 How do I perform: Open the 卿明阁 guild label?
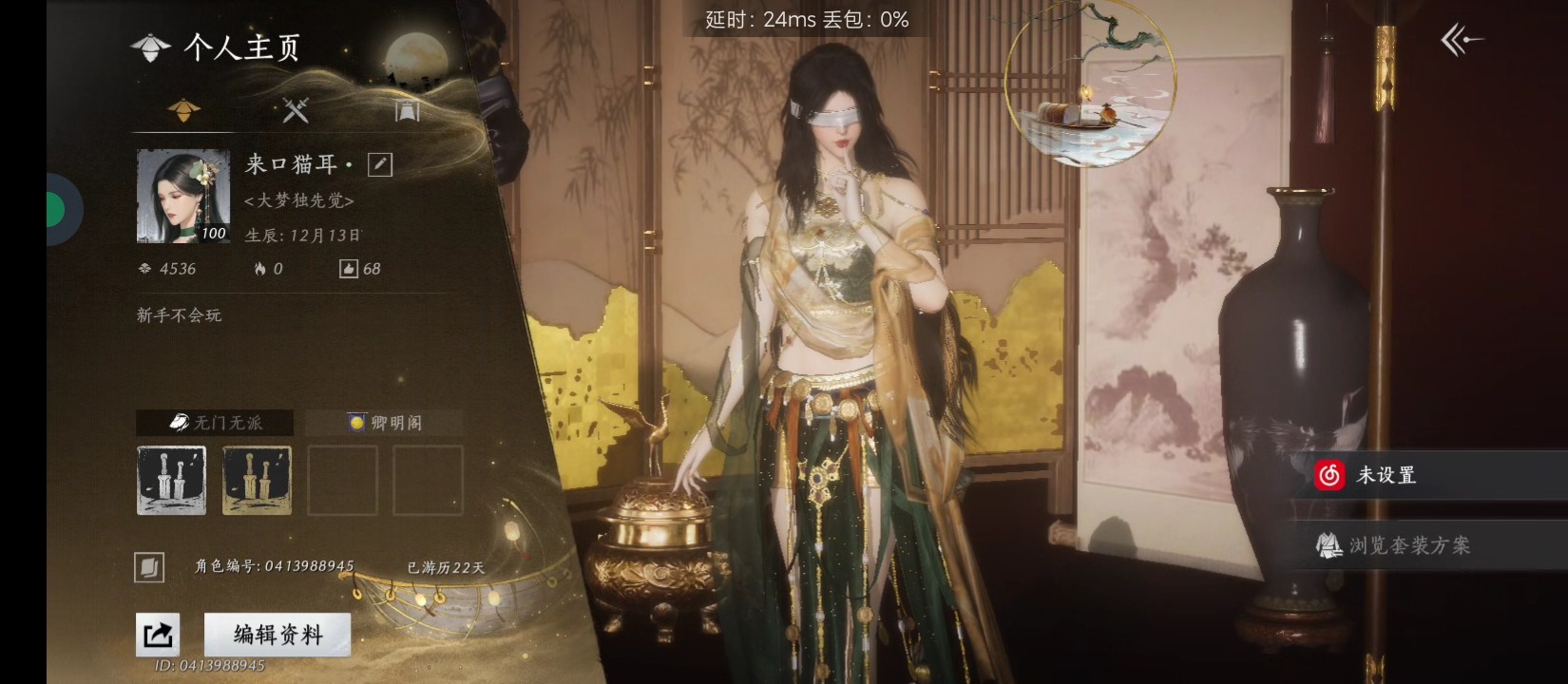tap(385, 423)
